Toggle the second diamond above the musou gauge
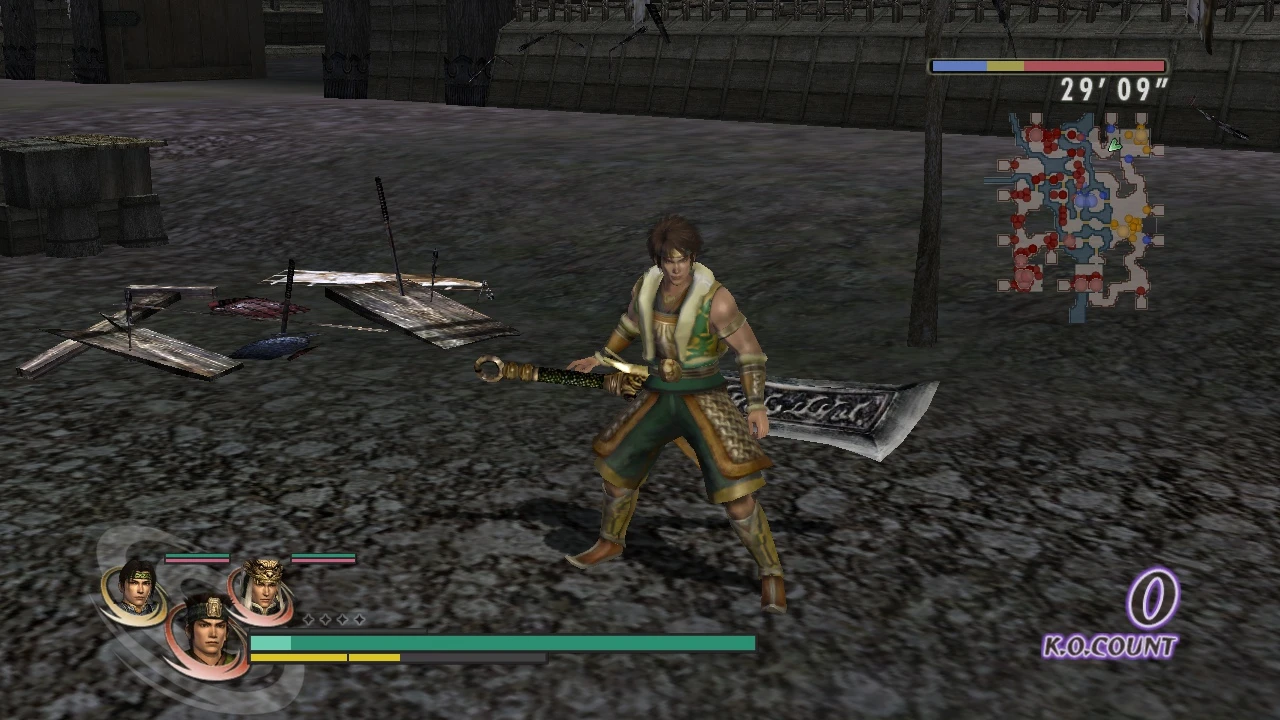 (x=325, y=619)
